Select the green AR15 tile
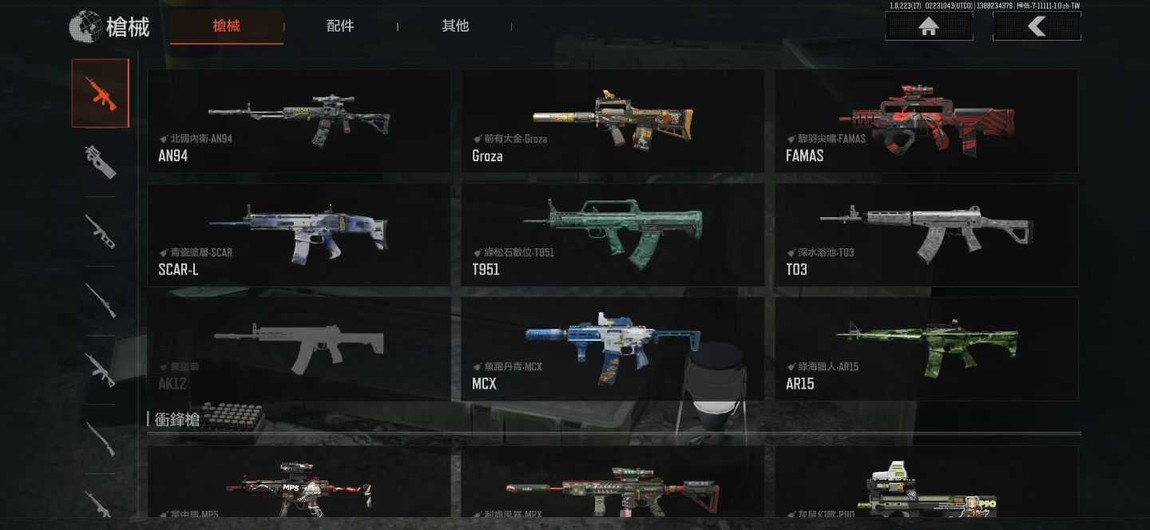 point(926,348)
